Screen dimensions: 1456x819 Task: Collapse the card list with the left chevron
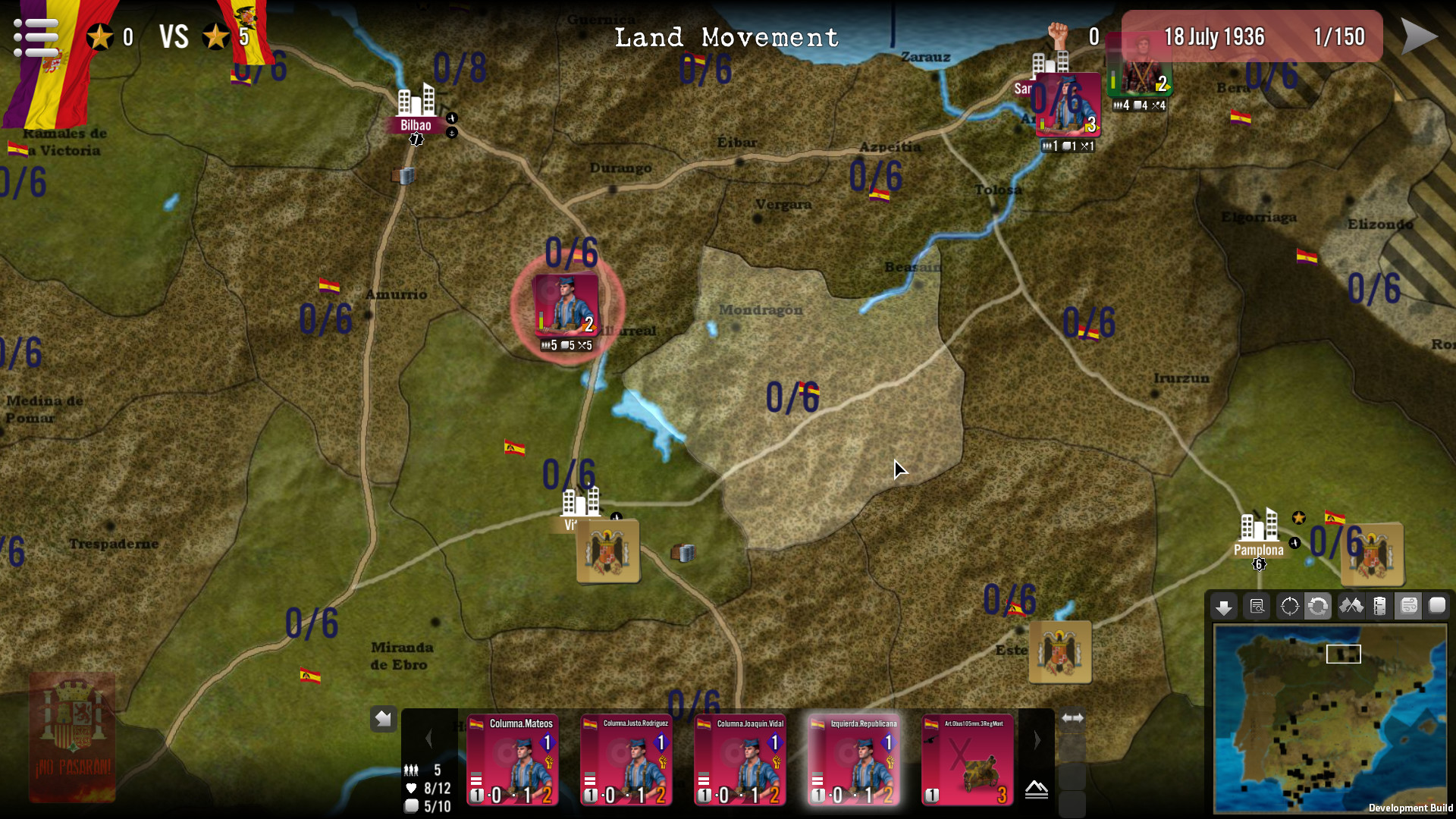click(430, 739)
